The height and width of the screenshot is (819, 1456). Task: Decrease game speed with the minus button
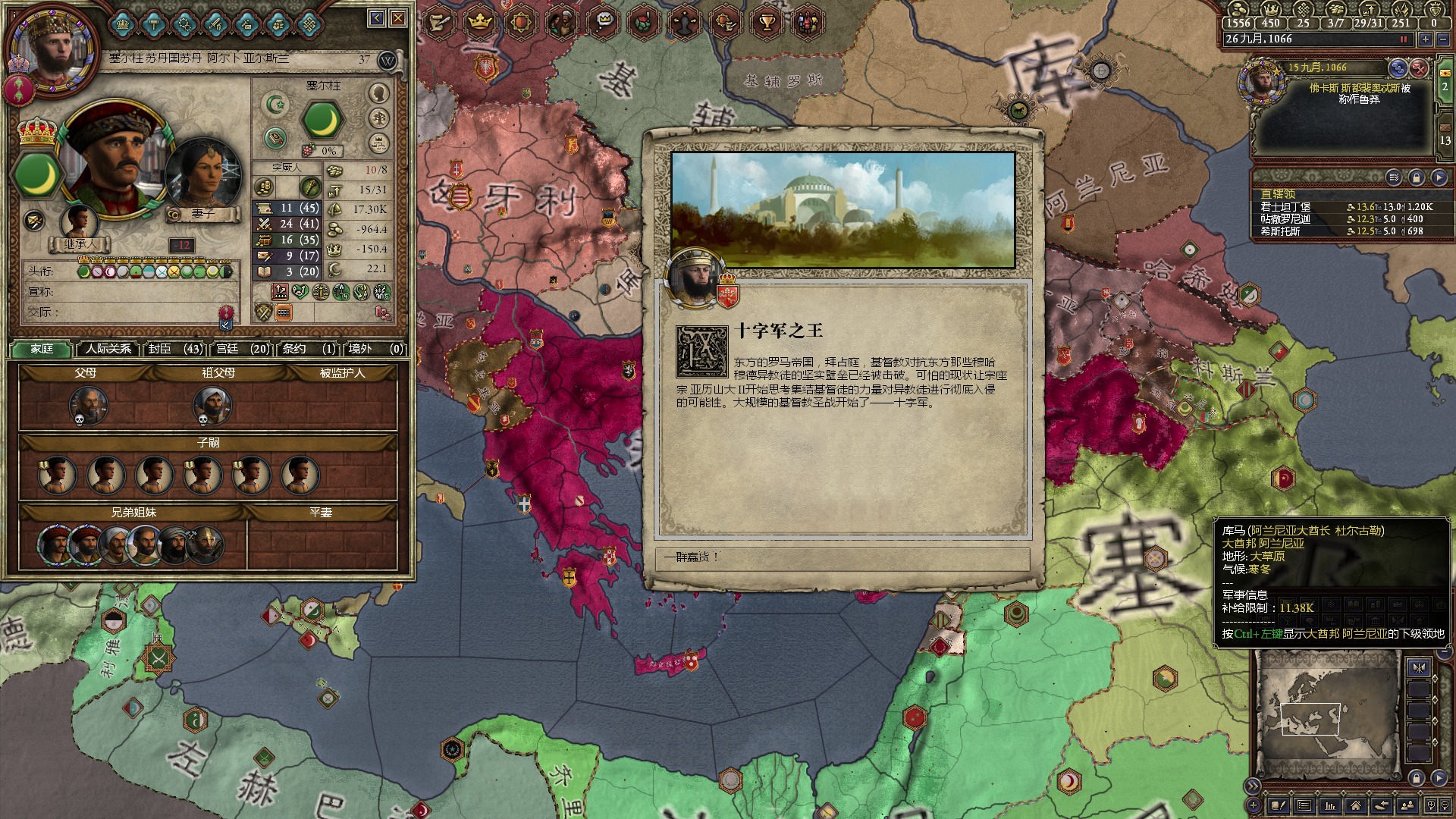click(1443, 39)
